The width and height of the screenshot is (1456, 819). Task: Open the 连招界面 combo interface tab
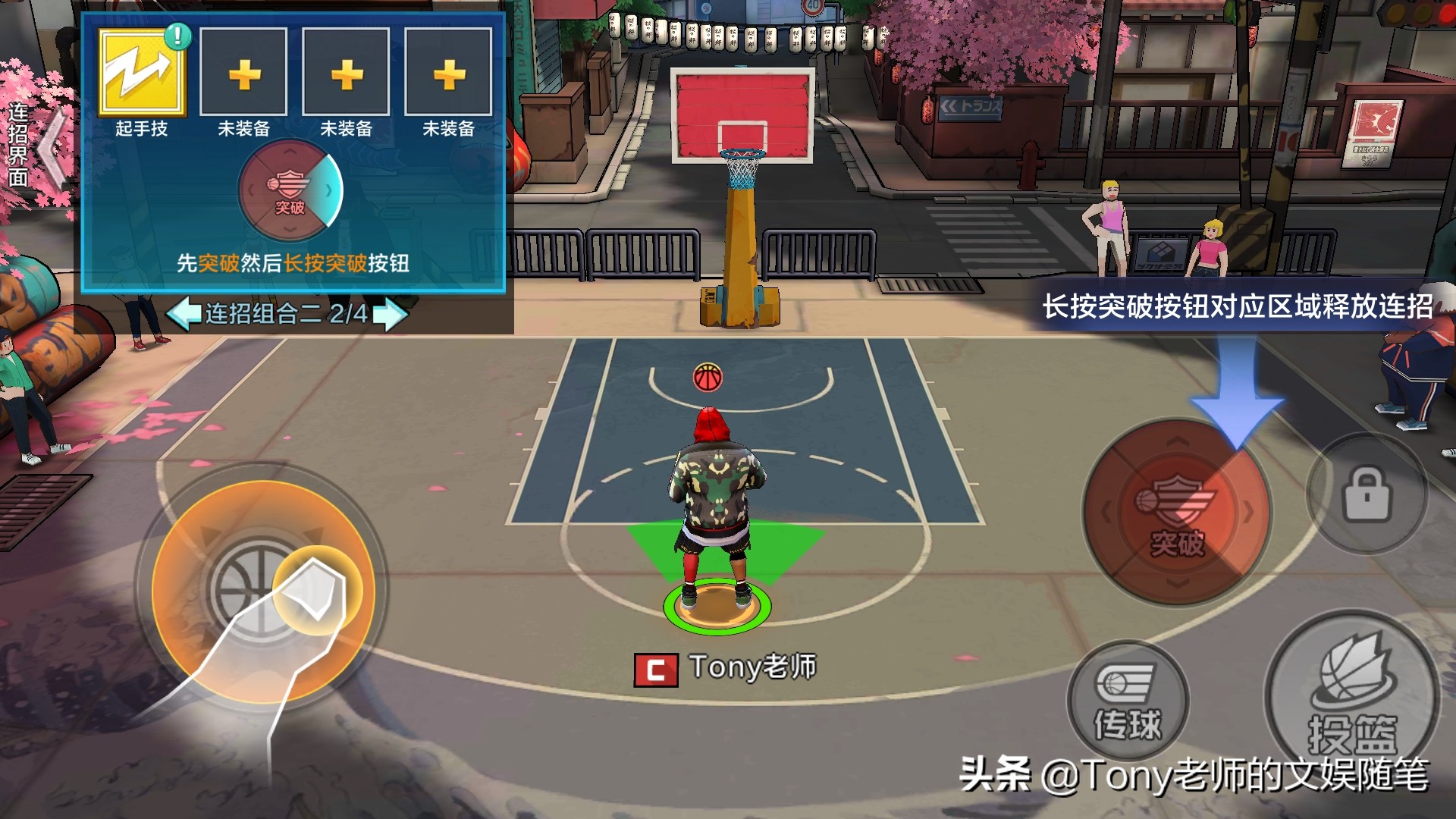[x=18, y=144]
